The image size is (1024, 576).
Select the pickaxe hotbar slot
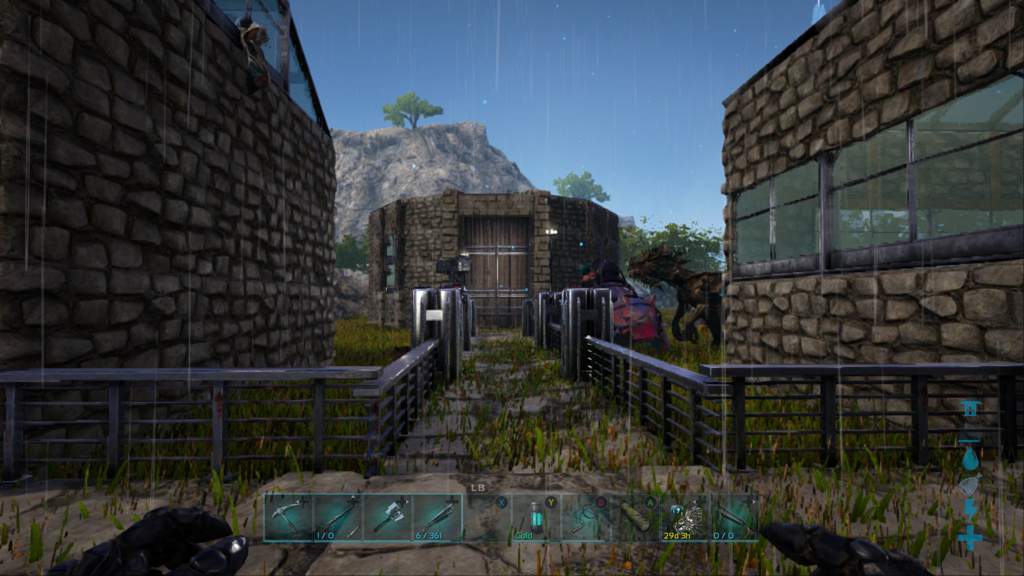point(288,517)
